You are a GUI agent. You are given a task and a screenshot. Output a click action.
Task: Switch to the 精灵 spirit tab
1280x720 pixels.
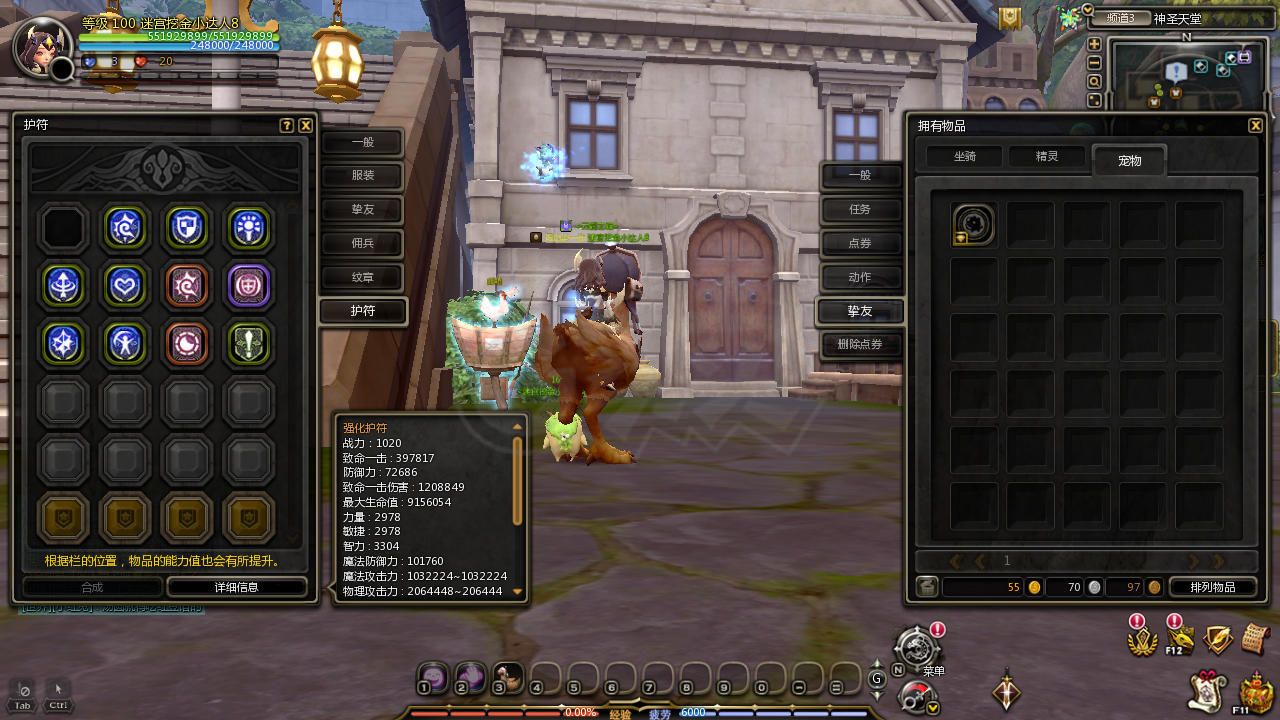tap(1046, 157)
